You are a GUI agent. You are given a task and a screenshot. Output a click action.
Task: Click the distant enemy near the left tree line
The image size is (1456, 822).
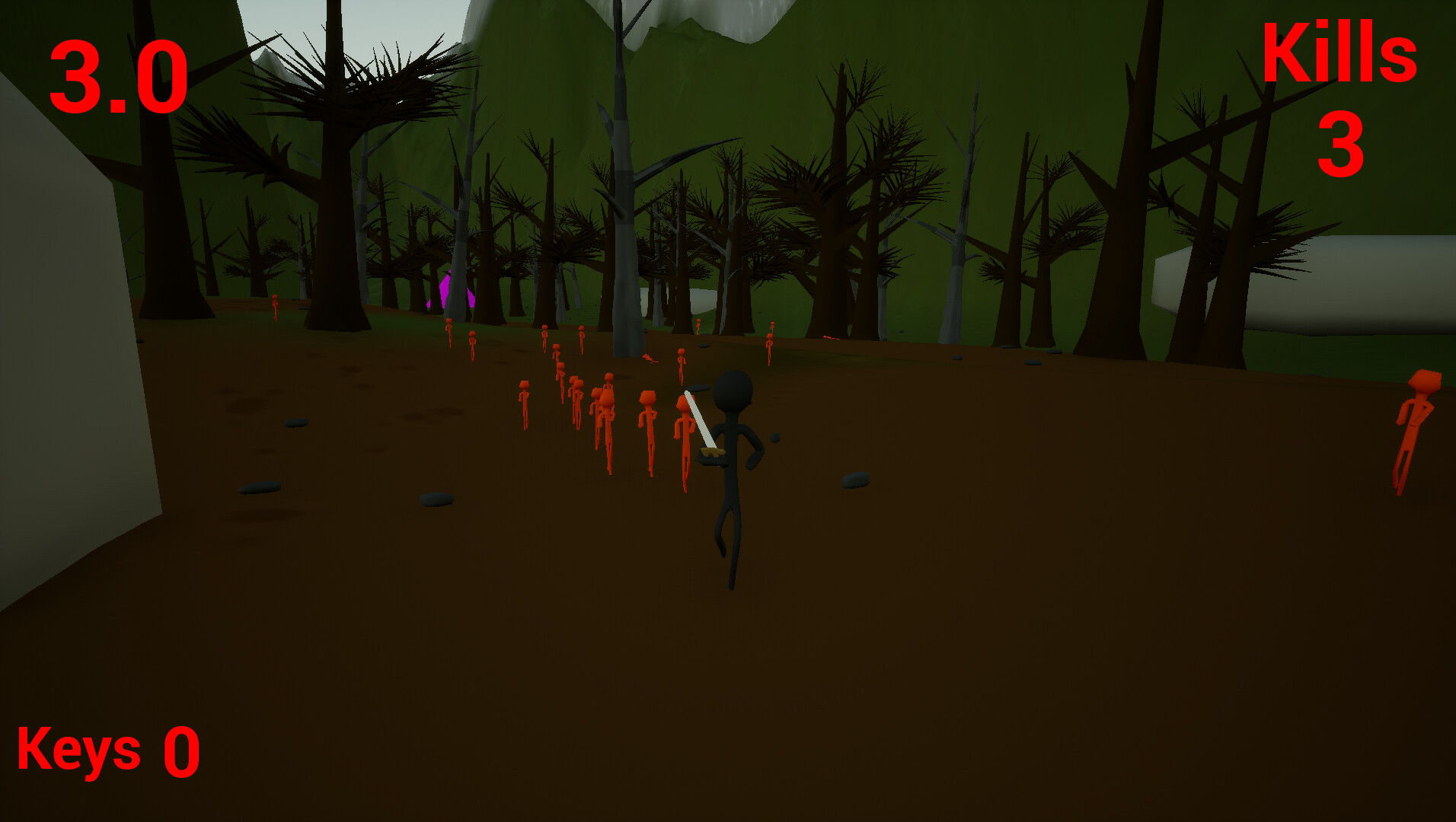274,304
